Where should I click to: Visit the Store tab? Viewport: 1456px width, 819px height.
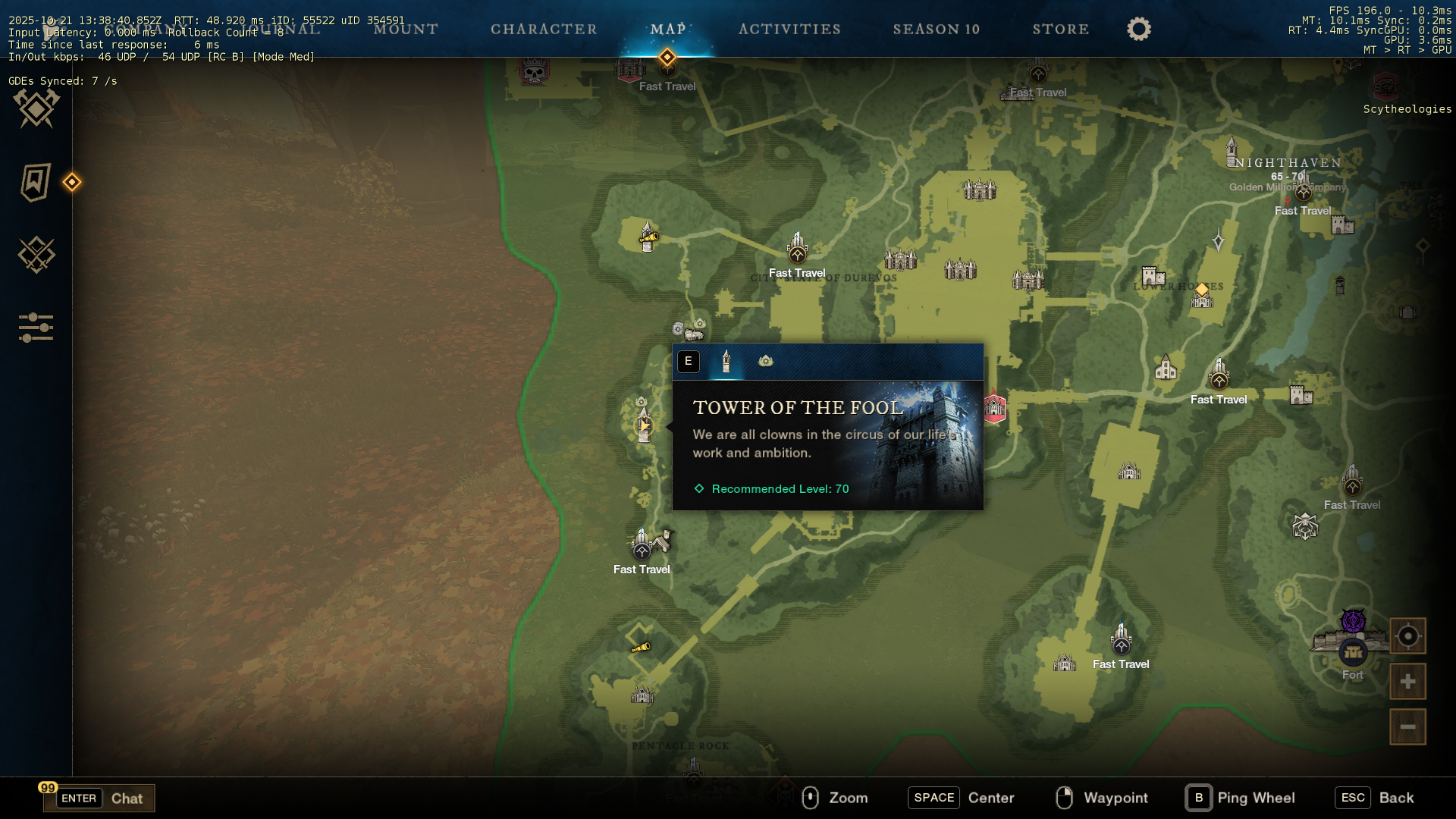pos(1060,30)
